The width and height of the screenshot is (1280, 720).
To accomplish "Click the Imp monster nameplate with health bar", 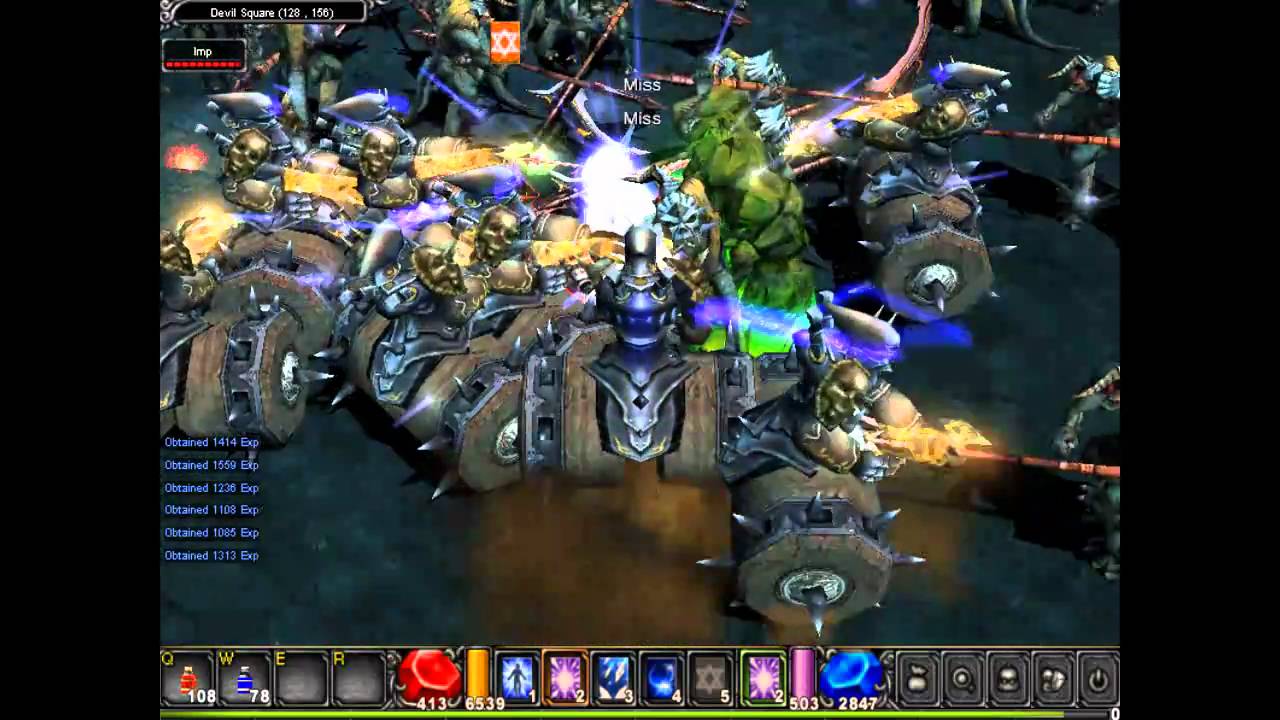I will (203, 55).
